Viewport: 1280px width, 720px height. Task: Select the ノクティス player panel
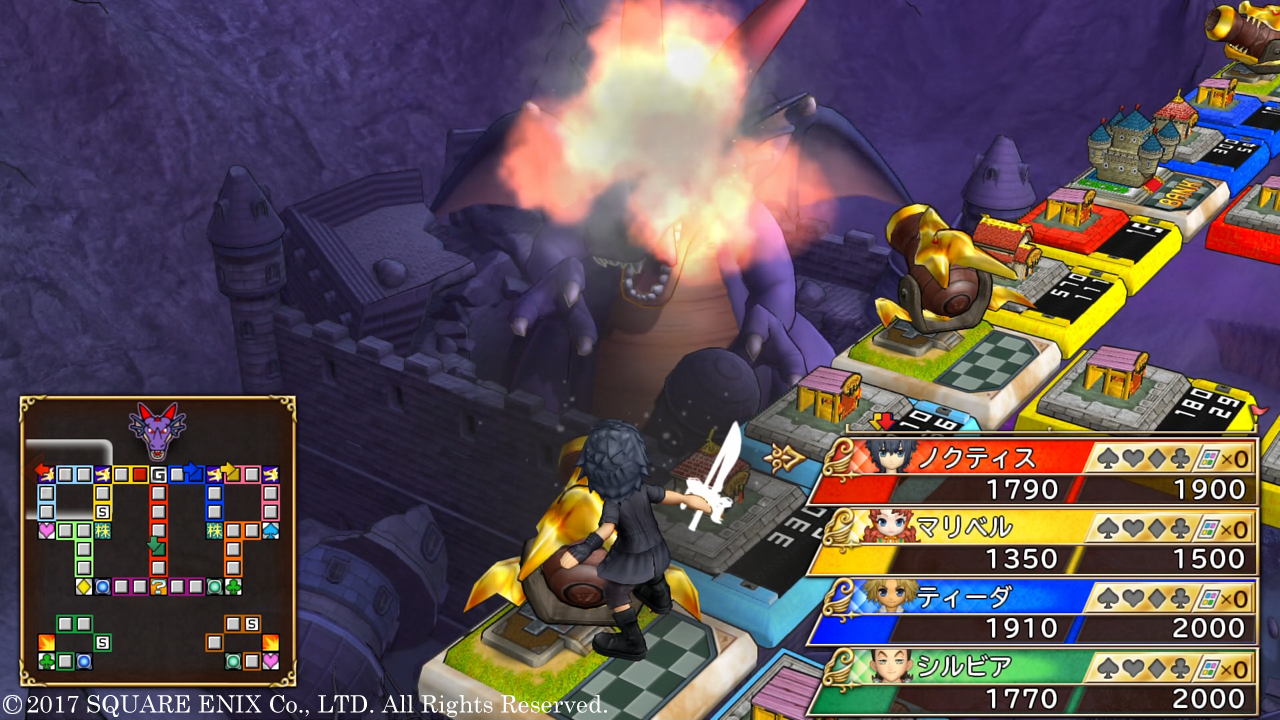tap(1033, 472)
